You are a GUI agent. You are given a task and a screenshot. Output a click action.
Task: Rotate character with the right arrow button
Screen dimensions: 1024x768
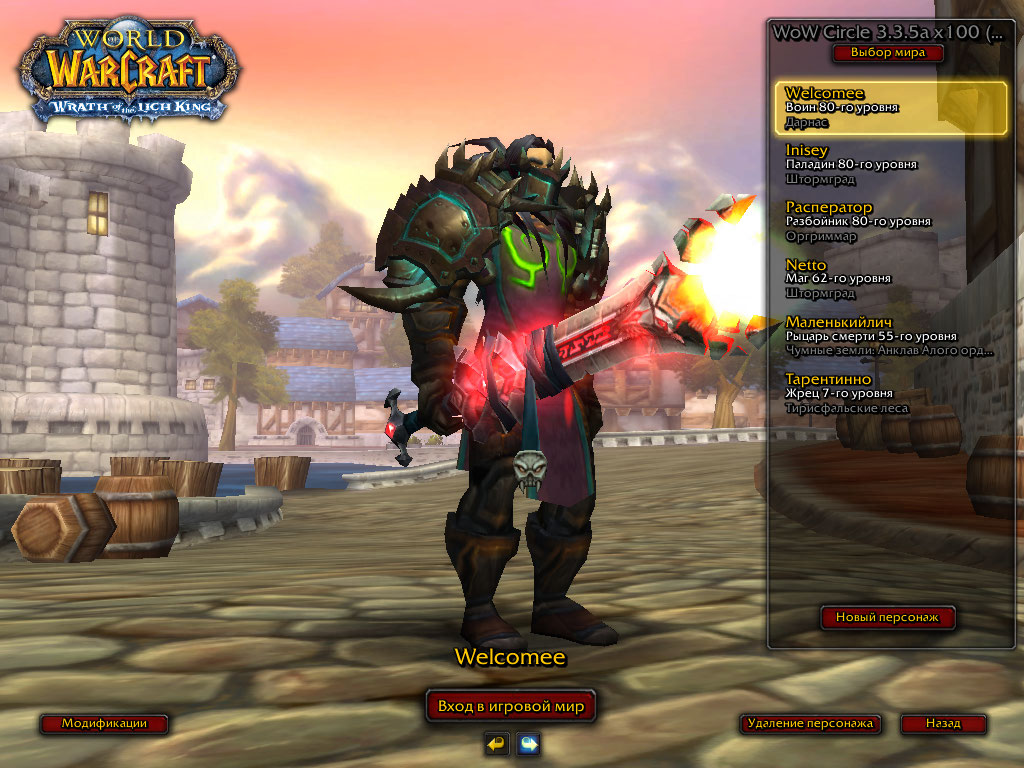click(x=528, y=743)
